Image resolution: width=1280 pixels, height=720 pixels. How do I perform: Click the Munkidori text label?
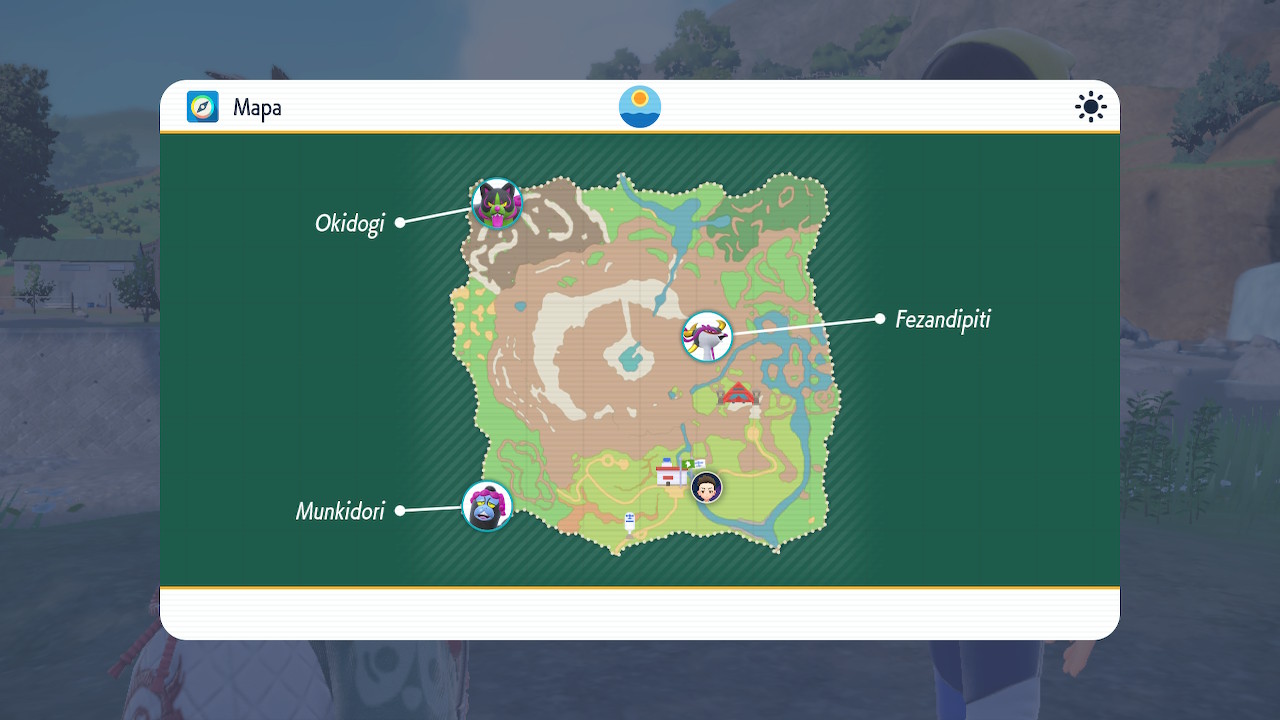(x=340, y=512)
